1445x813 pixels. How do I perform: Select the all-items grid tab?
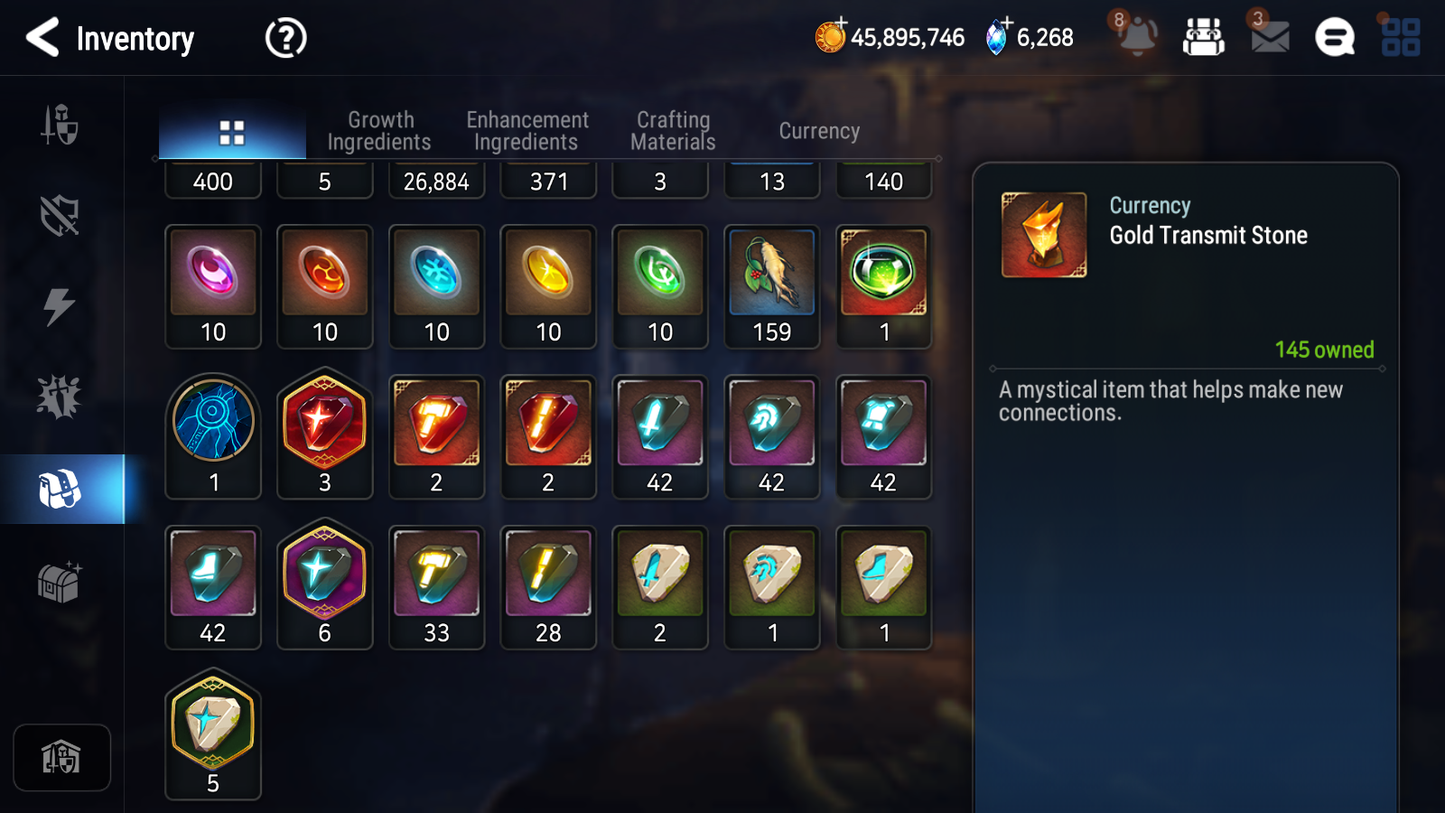[x=232, y=132]
